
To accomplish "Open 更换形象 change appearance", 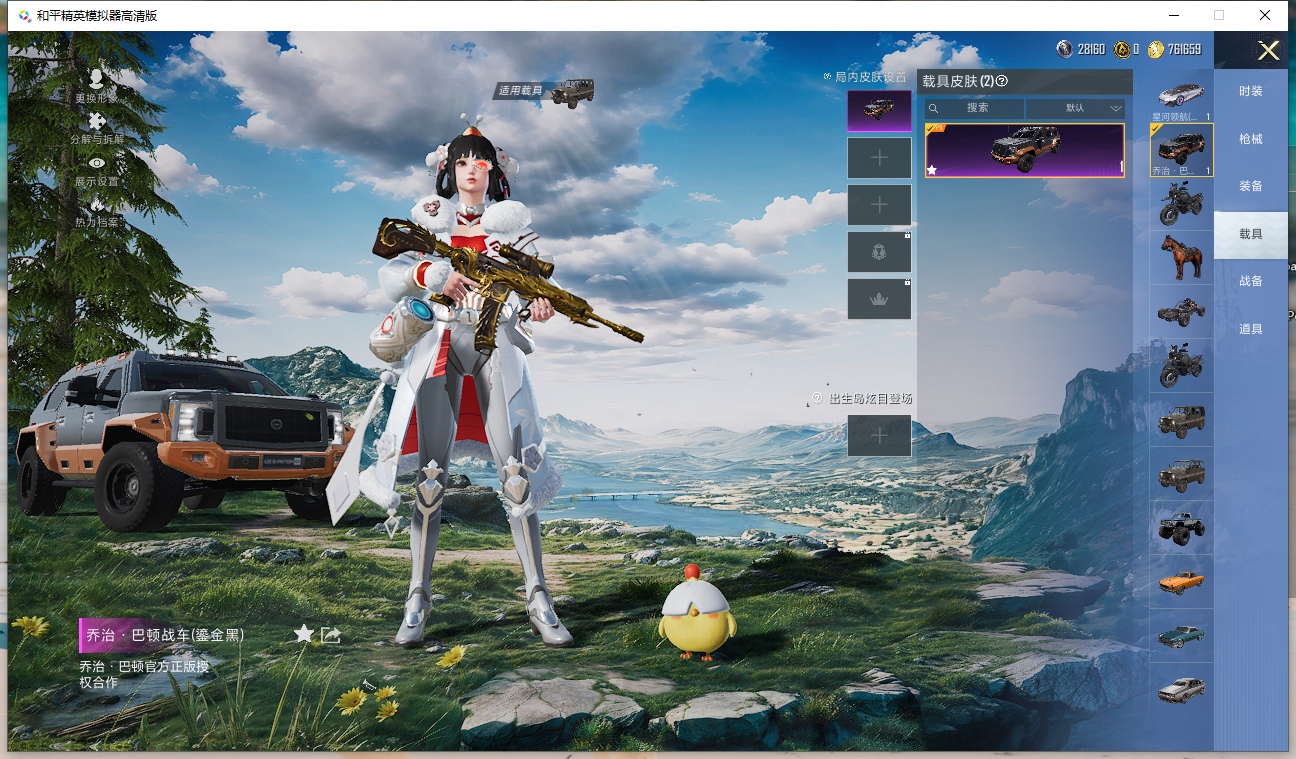I will 96,86.
